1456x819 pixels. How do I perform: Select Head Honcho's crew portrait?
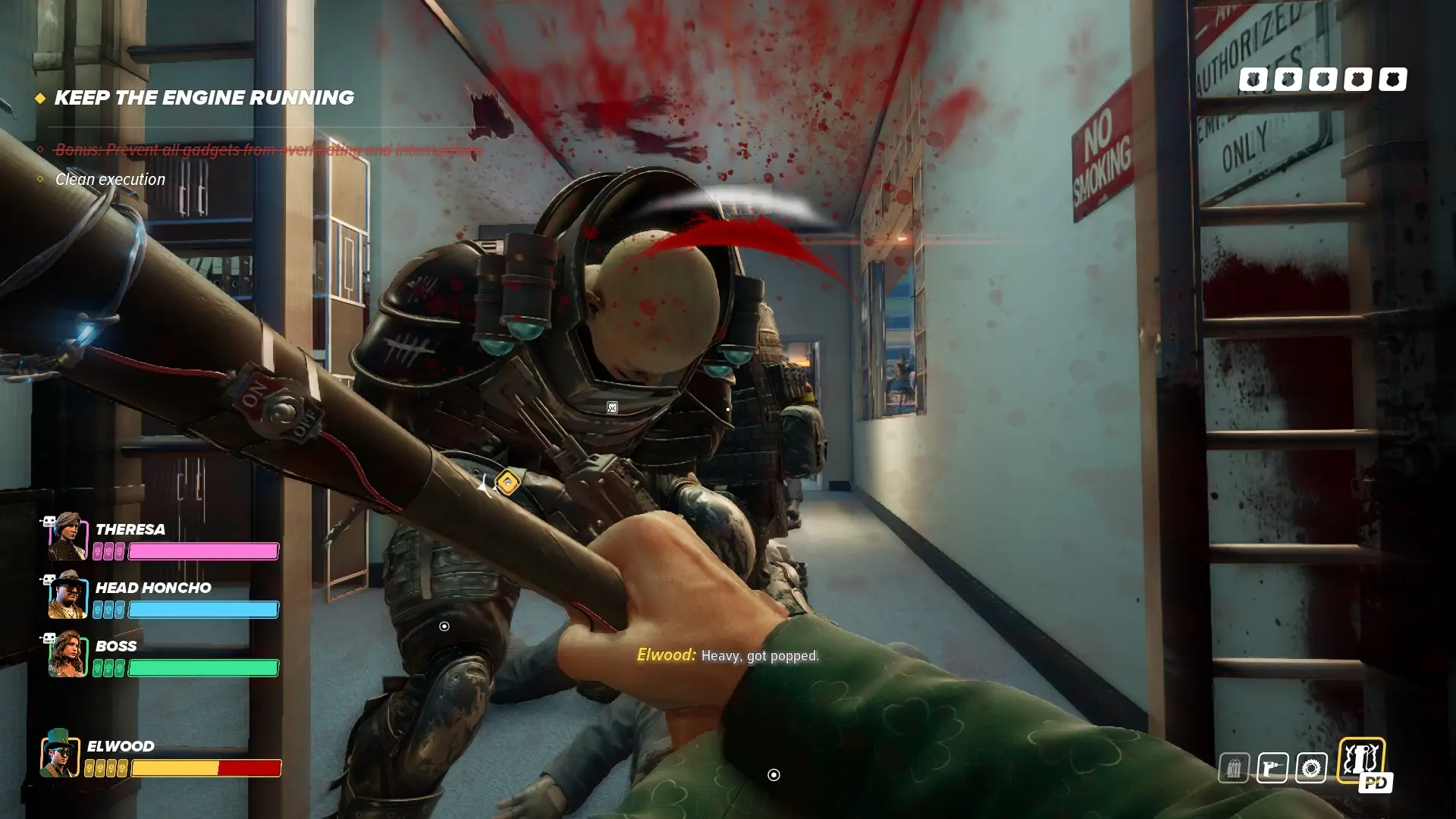coord(67,595)
